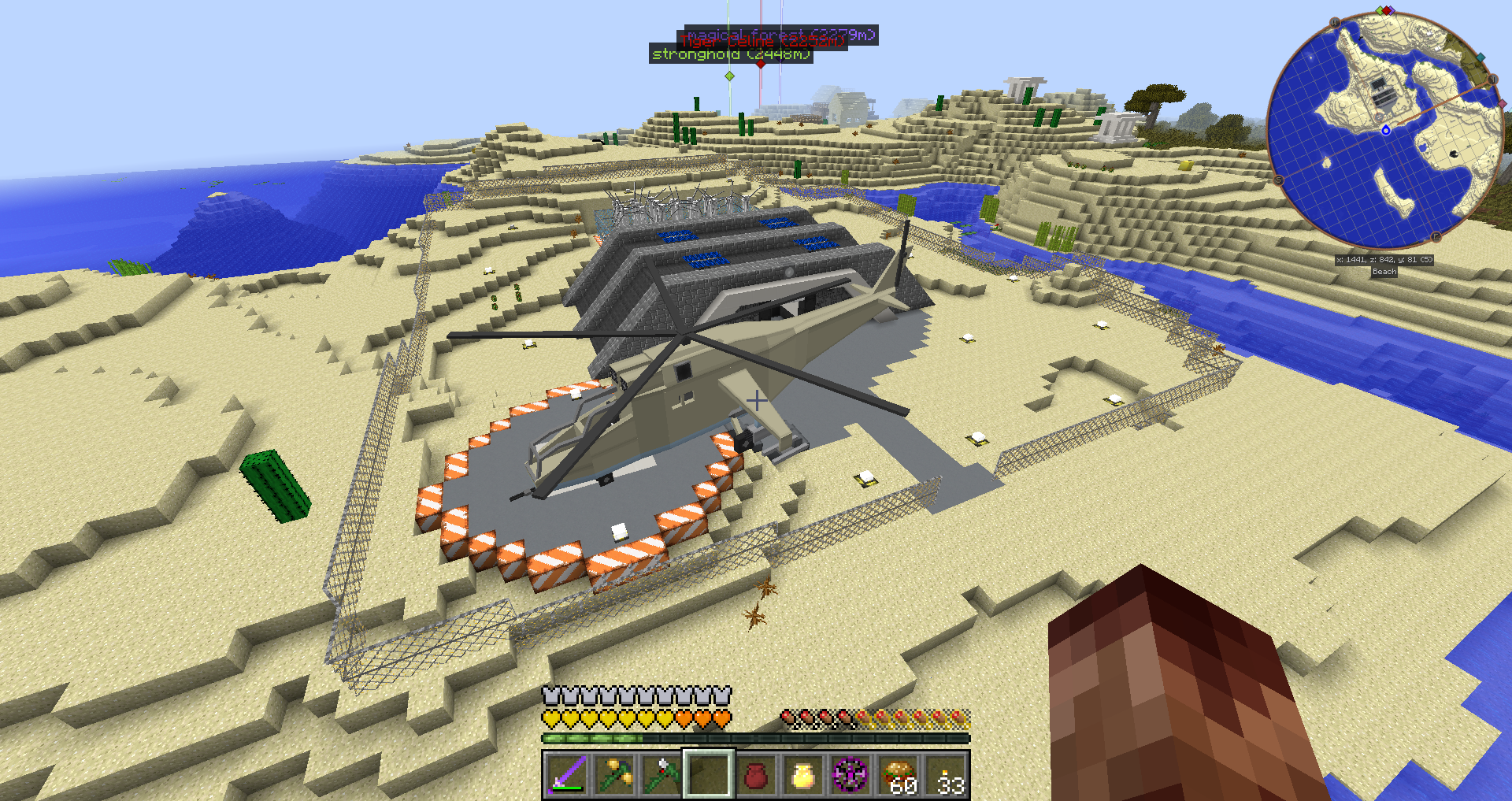
Task: Select the golden-headed green tool slot
Action: (614, 774)
